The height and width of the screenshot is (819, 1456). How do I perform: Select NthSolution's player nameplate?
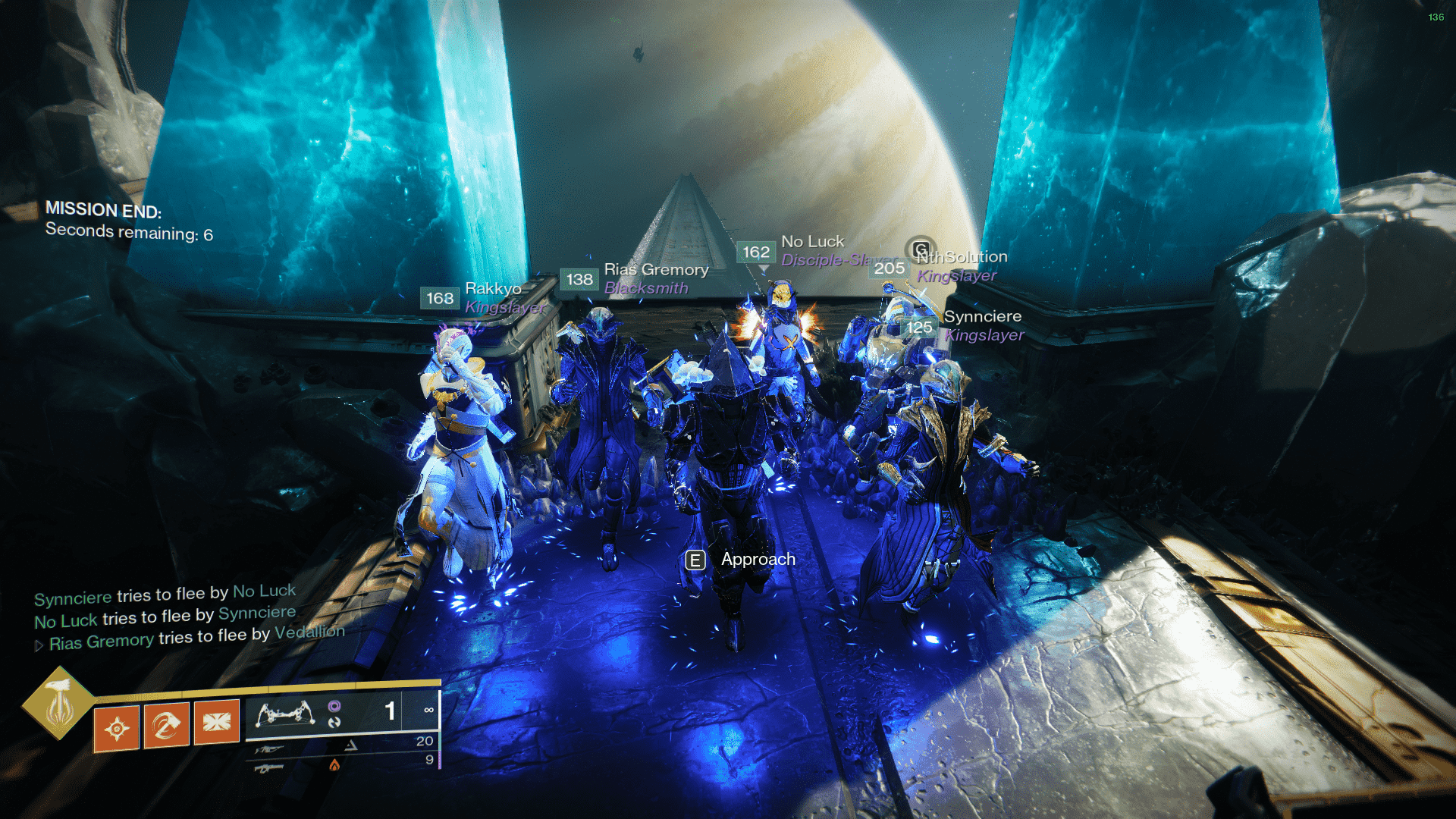point(963,258)
